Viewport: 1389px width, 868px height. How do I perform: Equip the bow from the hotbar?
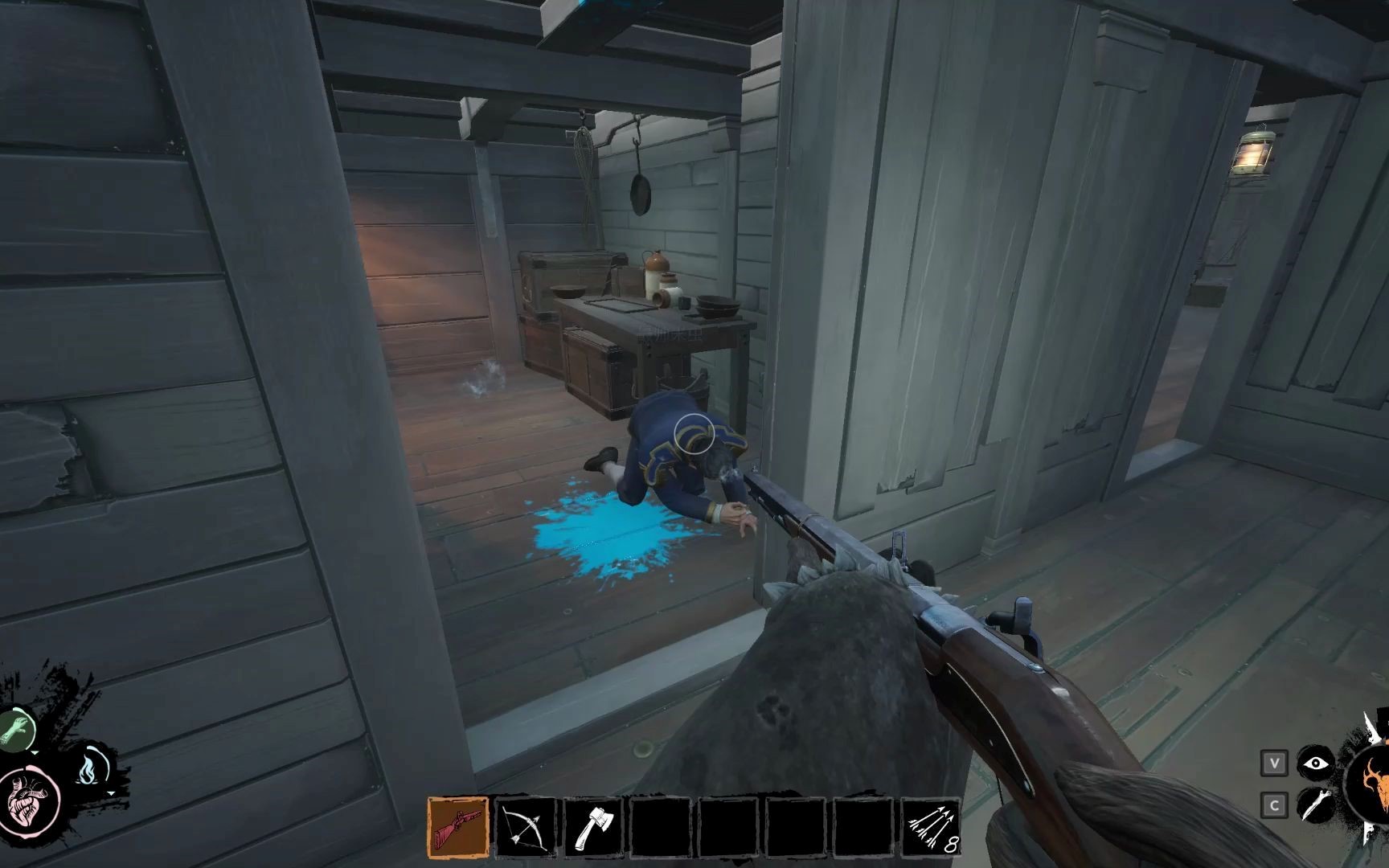click(x=526, y=827)
